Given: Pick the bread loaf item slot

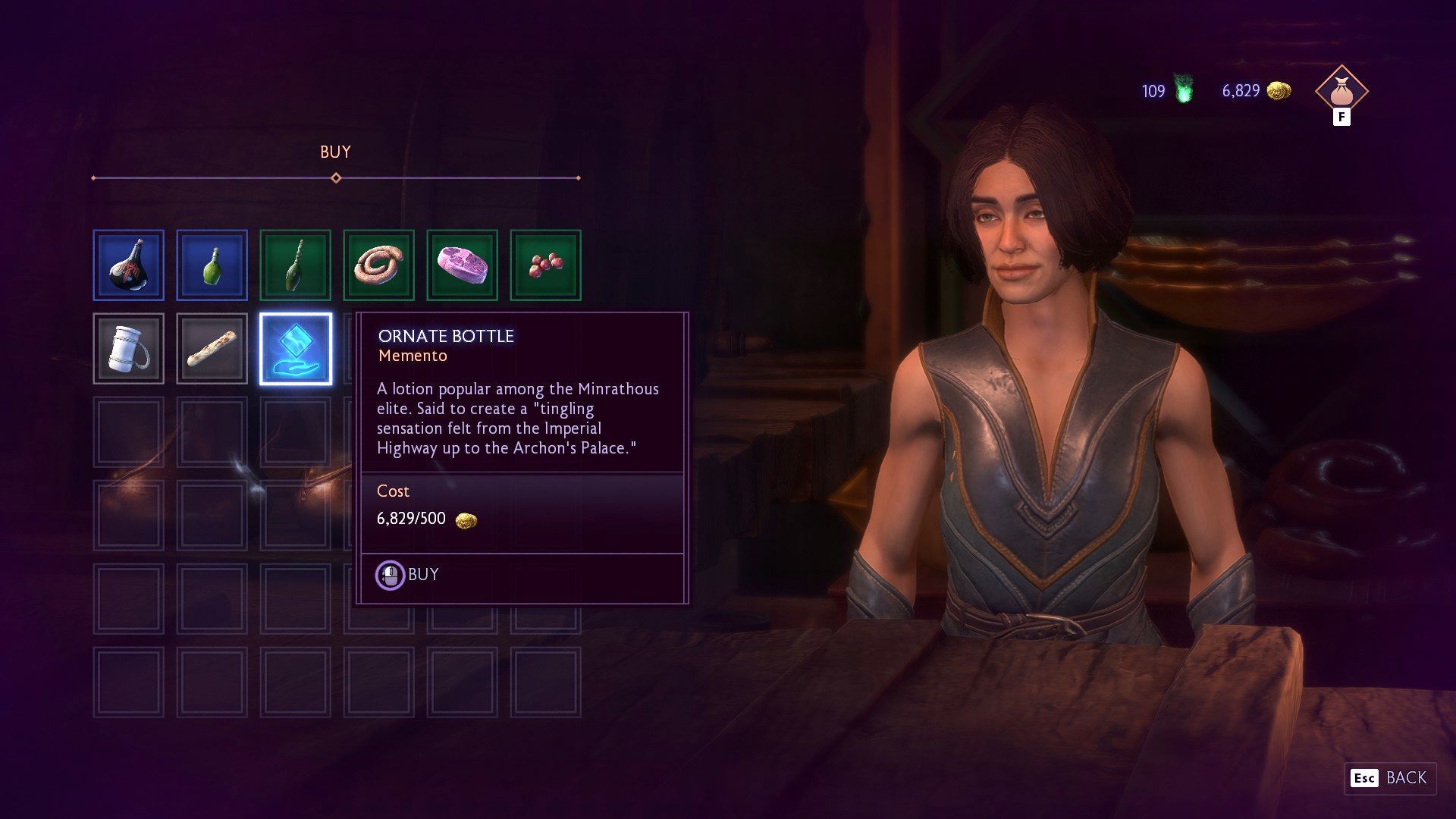Looking at the screenshot, I should coord(212,349).
